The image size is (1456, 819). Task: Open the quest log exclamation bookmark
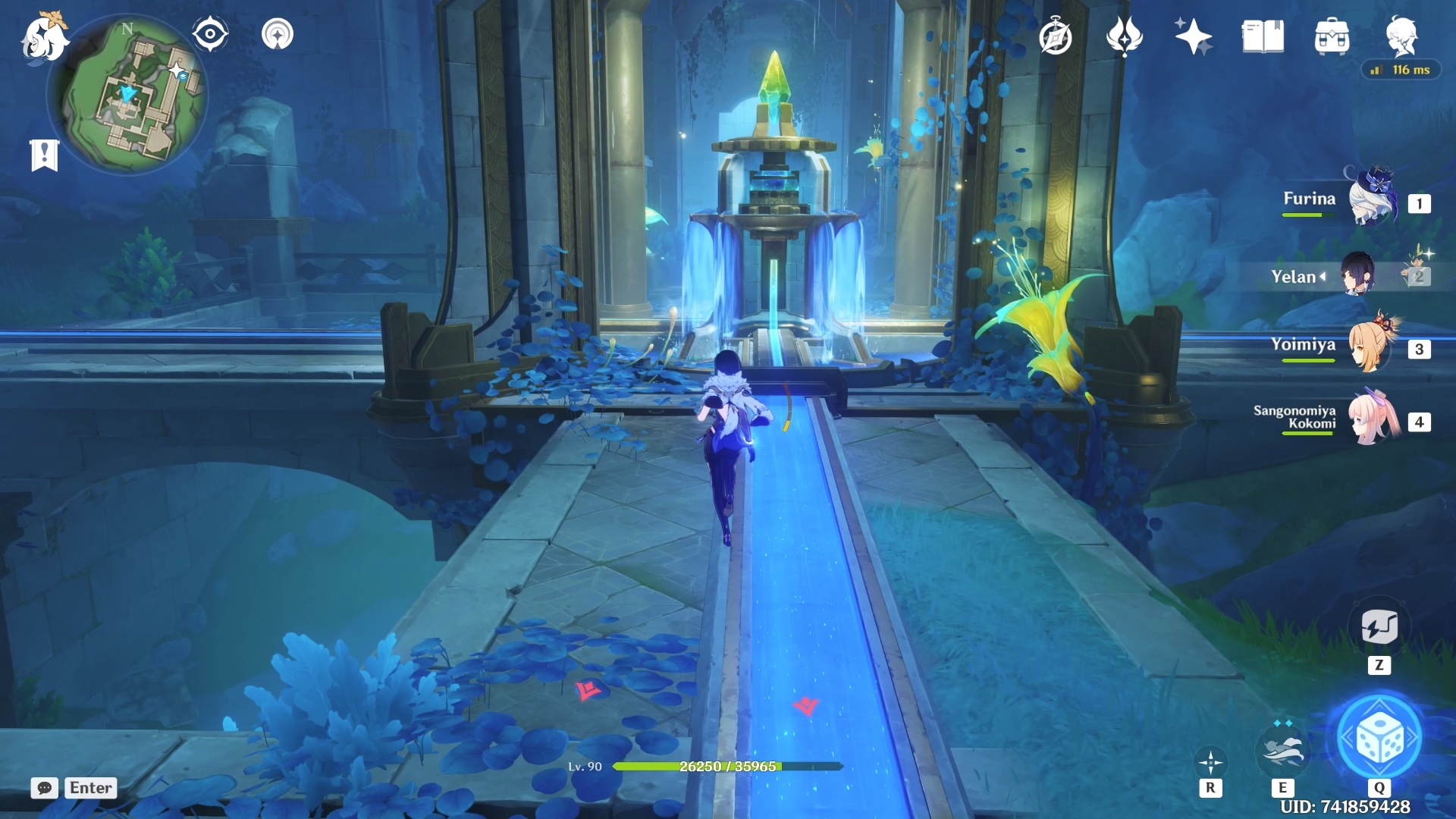pyautogui.click(x=44, y=155)
